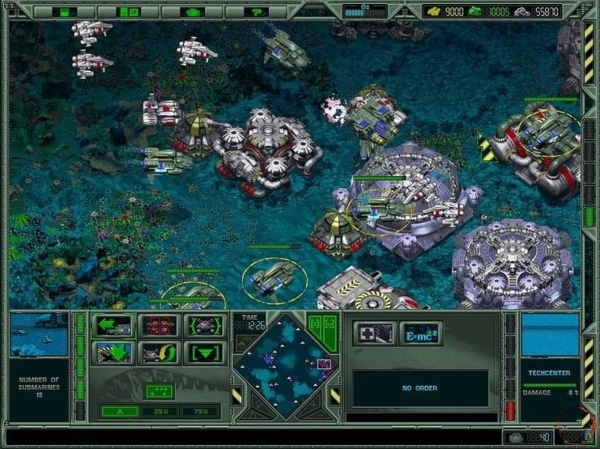Activate the bracketed submarine guard command
Image resolution: width=600 pixels, height=449 pixels.
pos(205,325)
